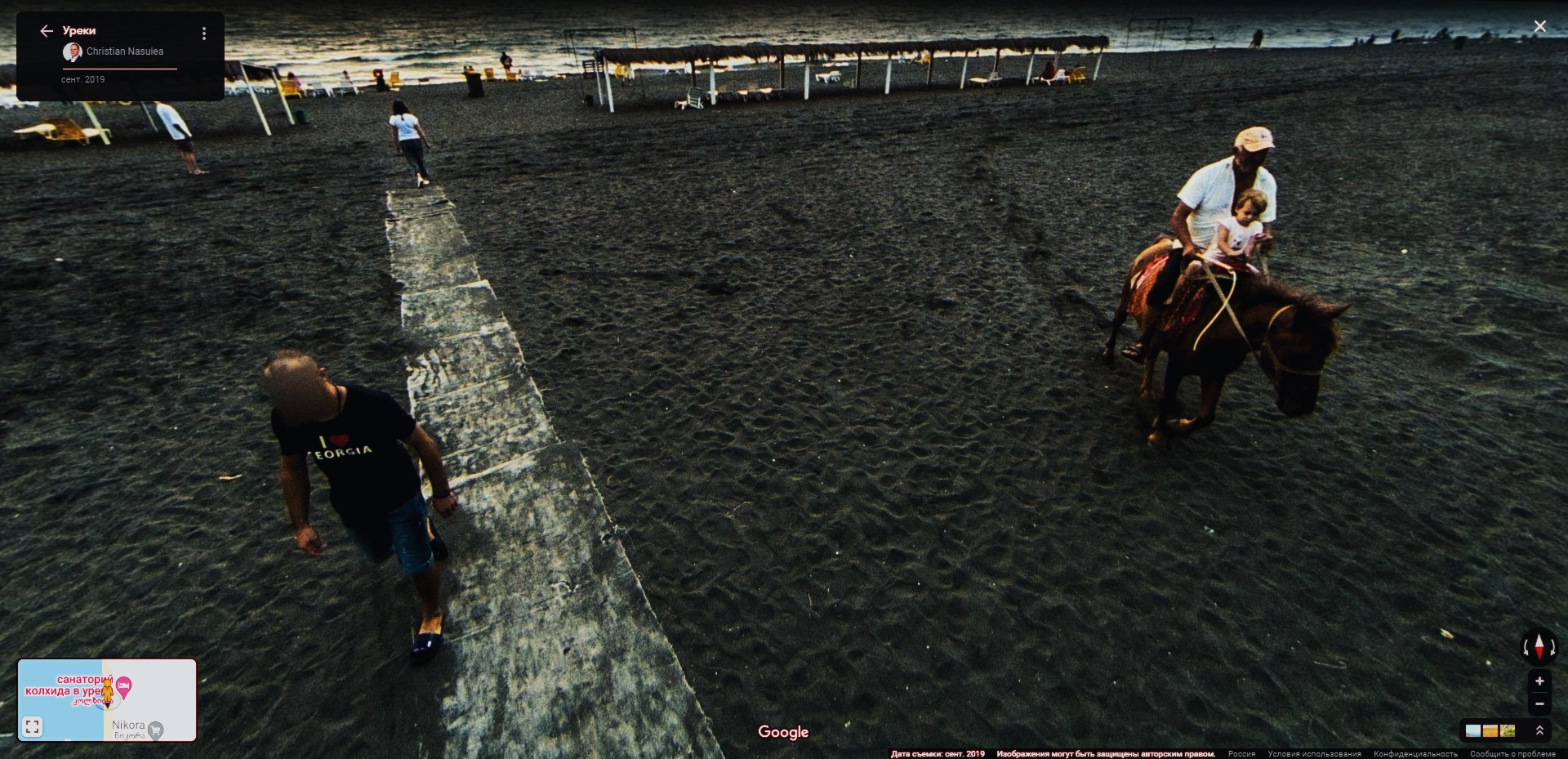Zoom out with the minus button

[1539, 703]
